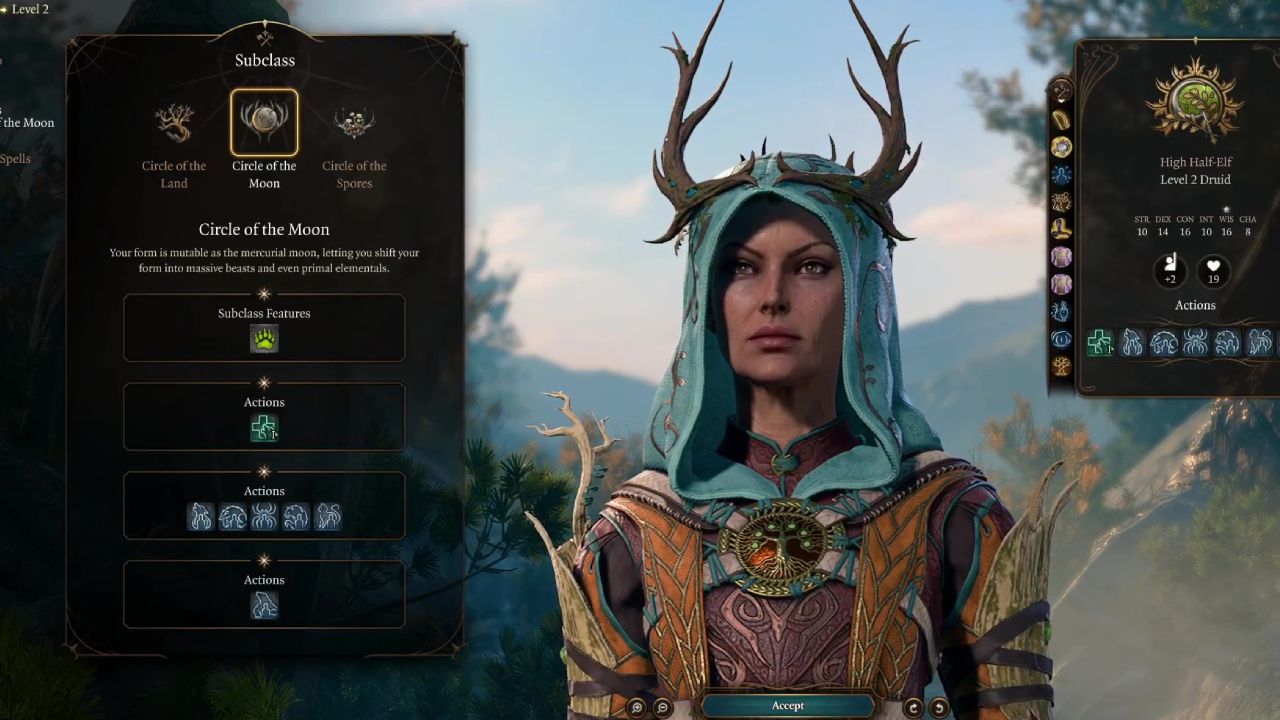Viewport: 1280px width, 720px height.
Task: View the green cross action in Subclass panel
Action: 264,428
